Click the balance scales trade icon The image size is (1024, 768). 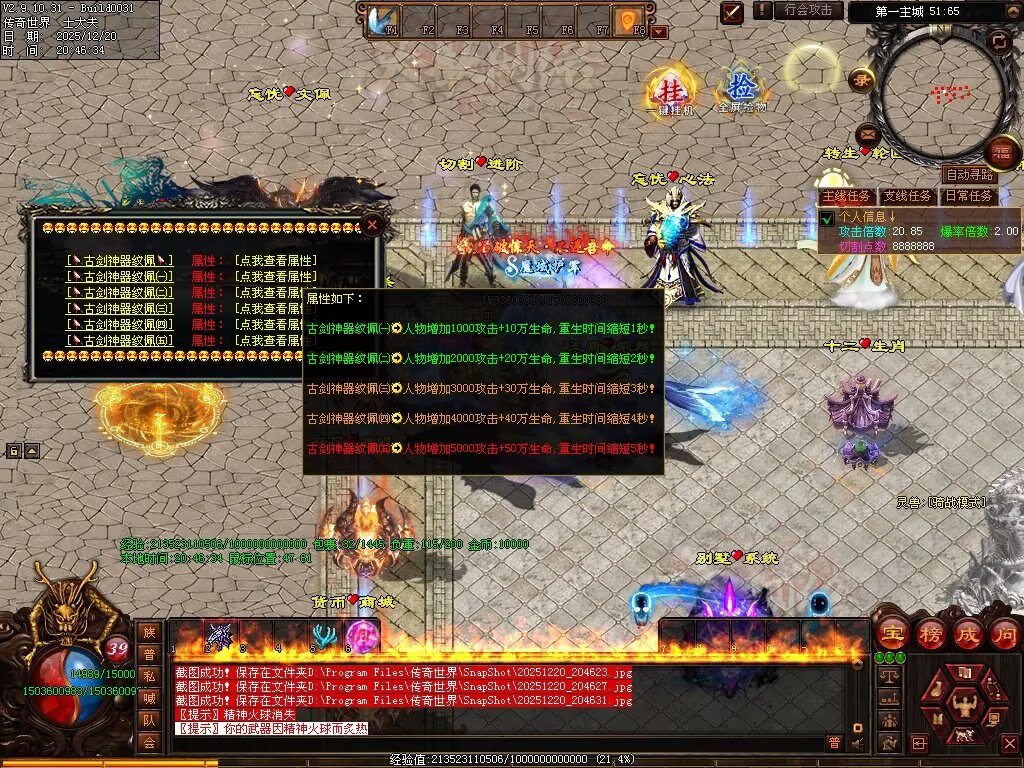click(888, 676)
